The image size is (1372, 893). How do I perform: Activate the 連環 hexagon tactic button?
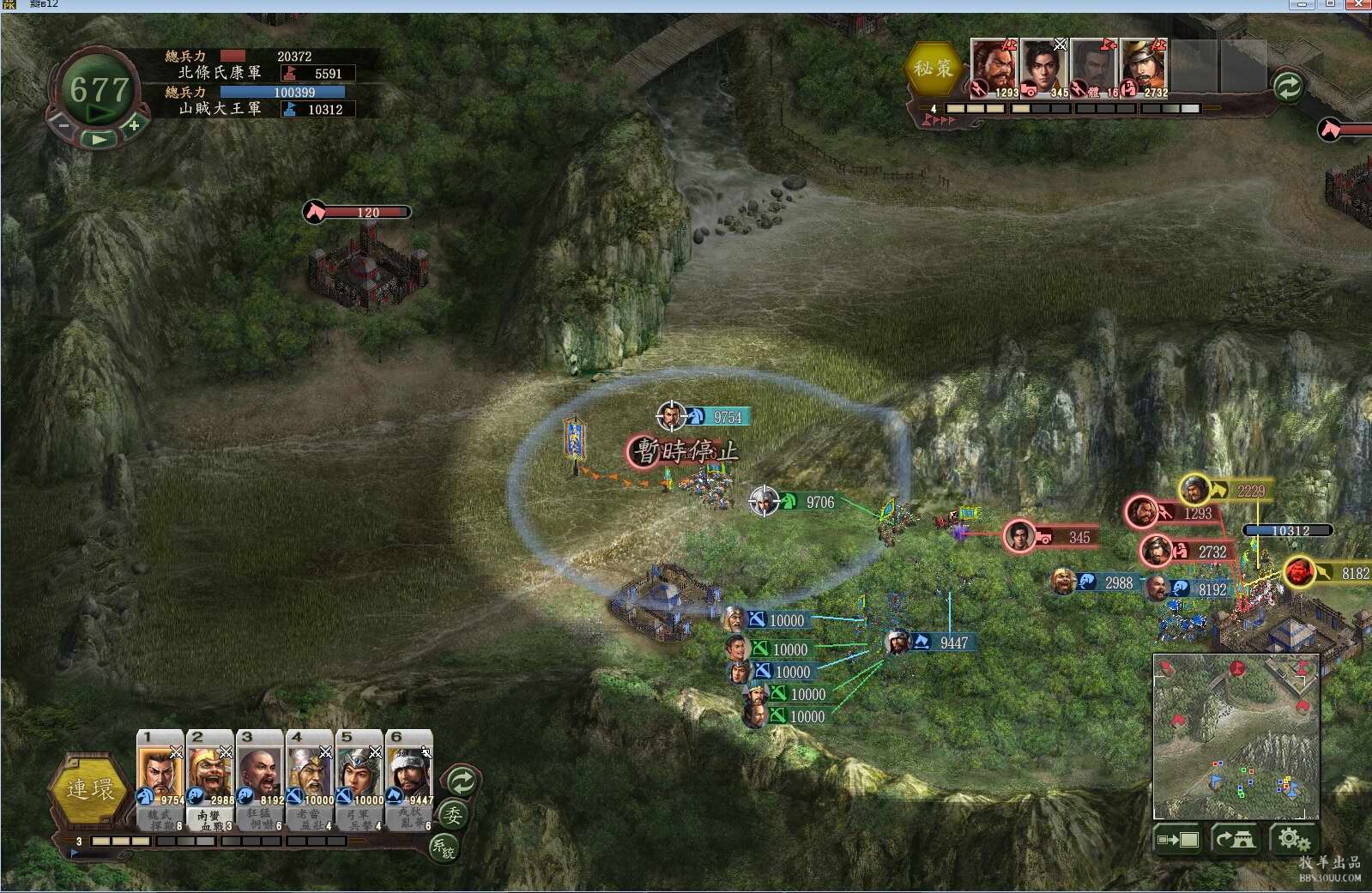coord(89,789)
